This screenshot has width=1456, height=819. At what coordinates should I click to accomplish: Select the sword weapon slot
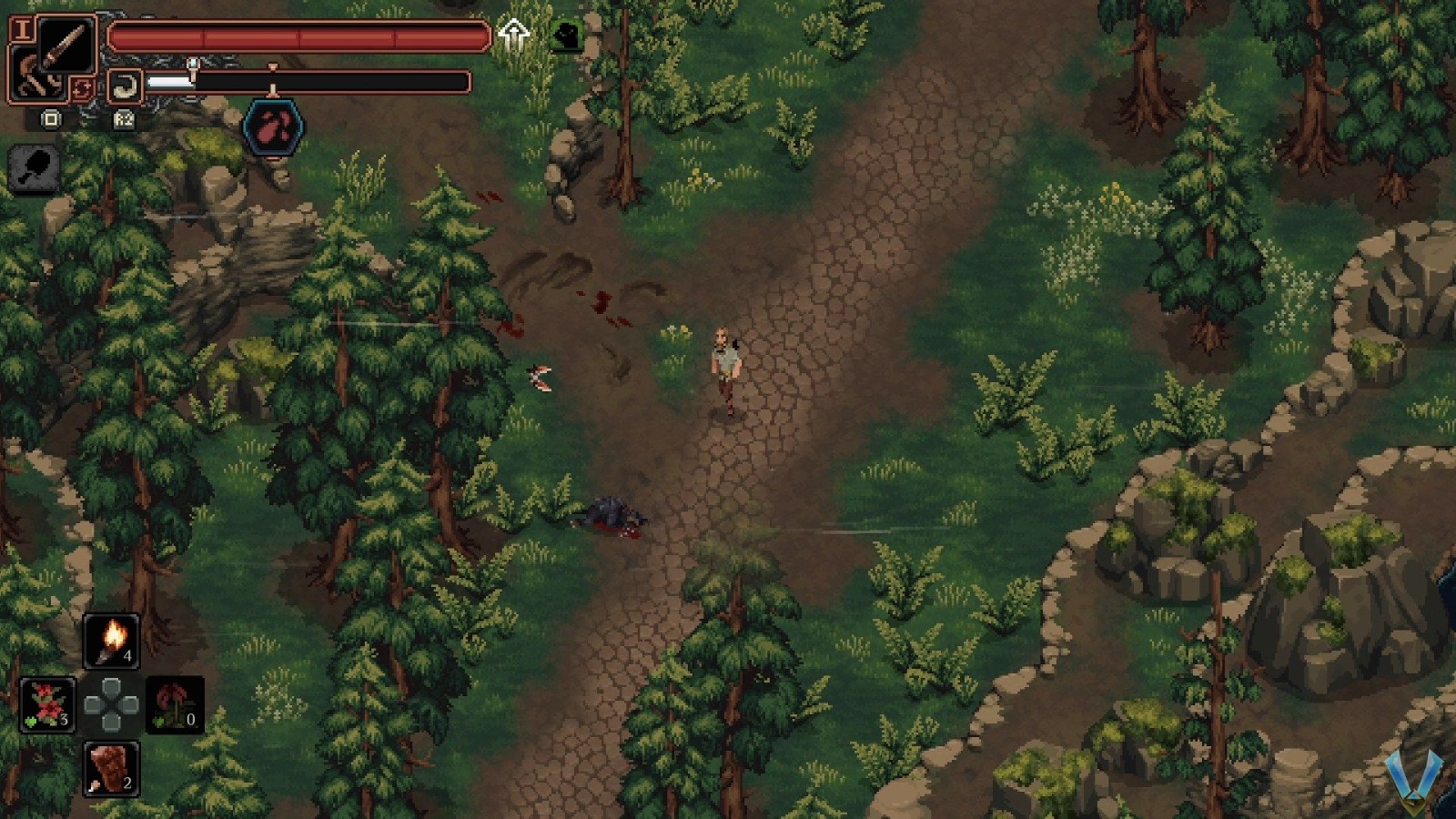(66, 43)
